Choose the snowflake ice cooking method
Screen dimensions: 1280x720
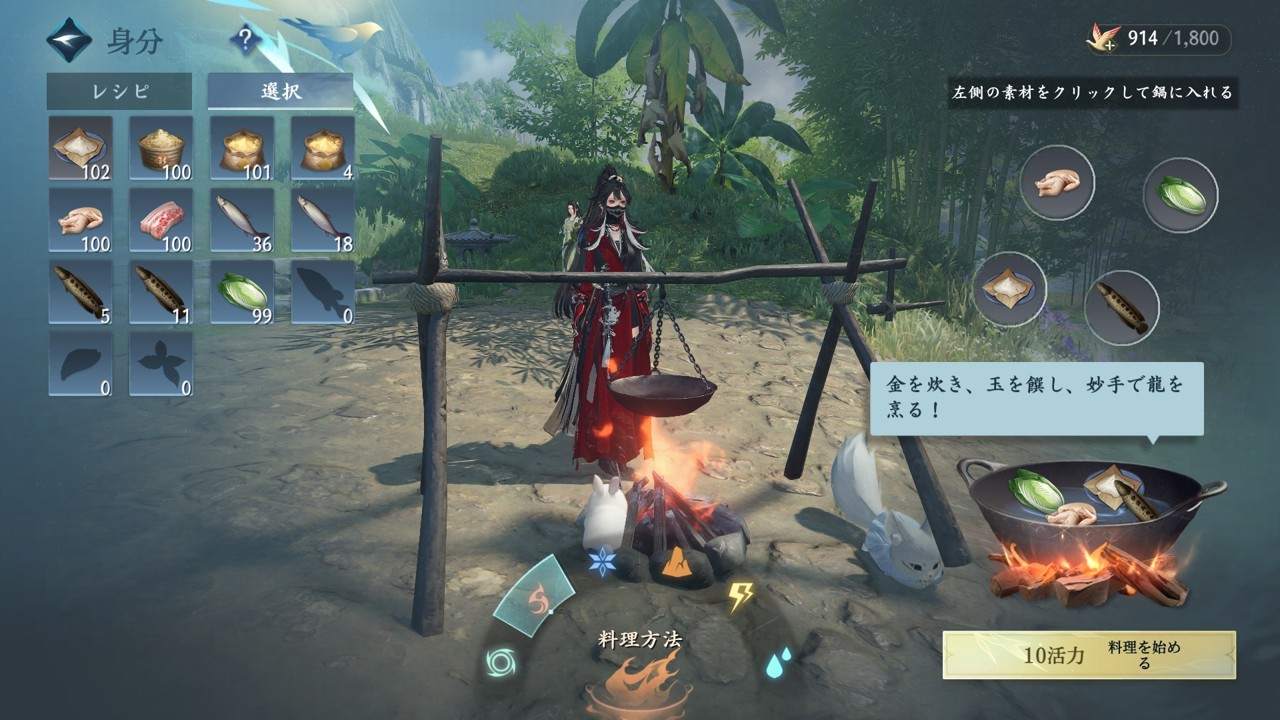click(602, 561)
